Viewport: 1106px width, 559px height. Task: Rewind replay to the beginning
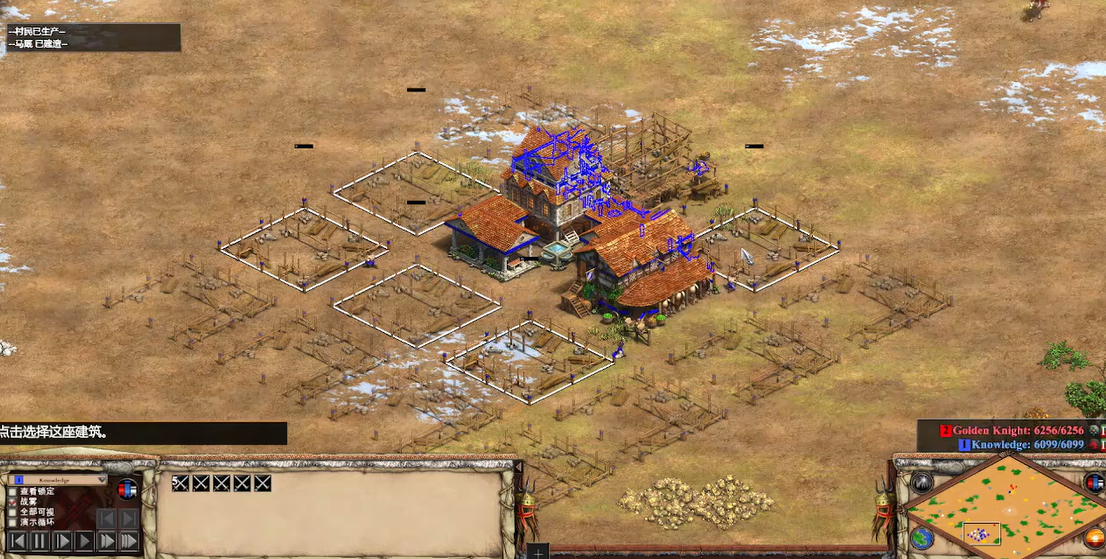point(18,541)
